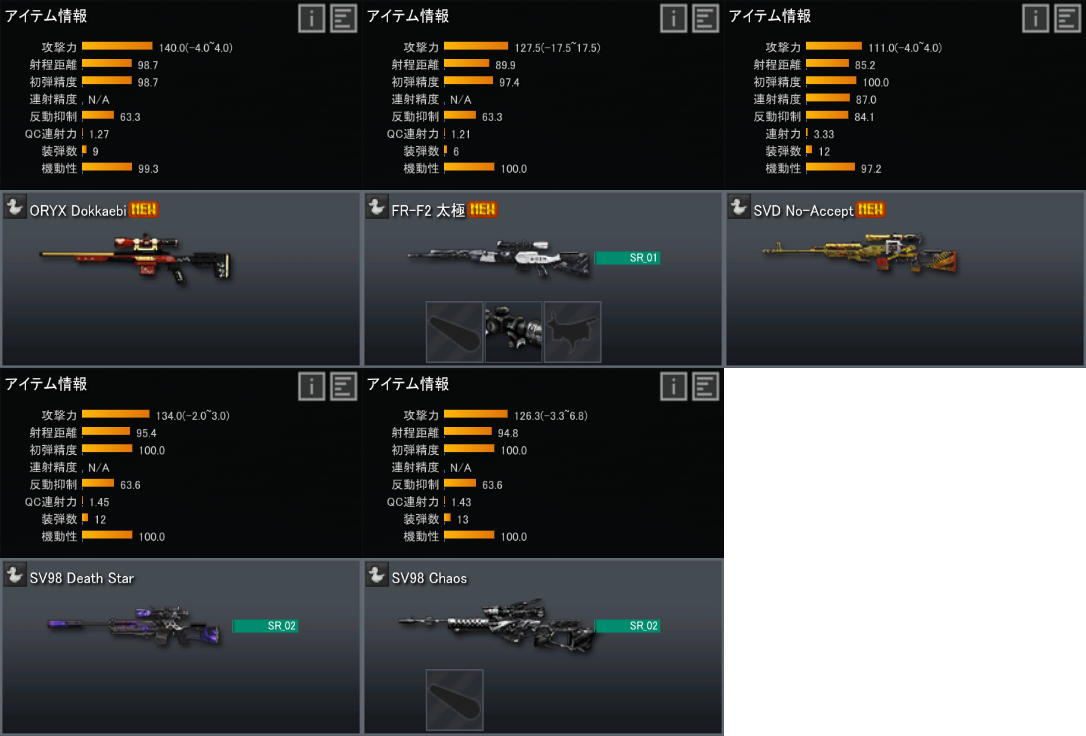Open the info button above FR-F2 太極 stats
1086x736 pixels.
click(673, 18)
